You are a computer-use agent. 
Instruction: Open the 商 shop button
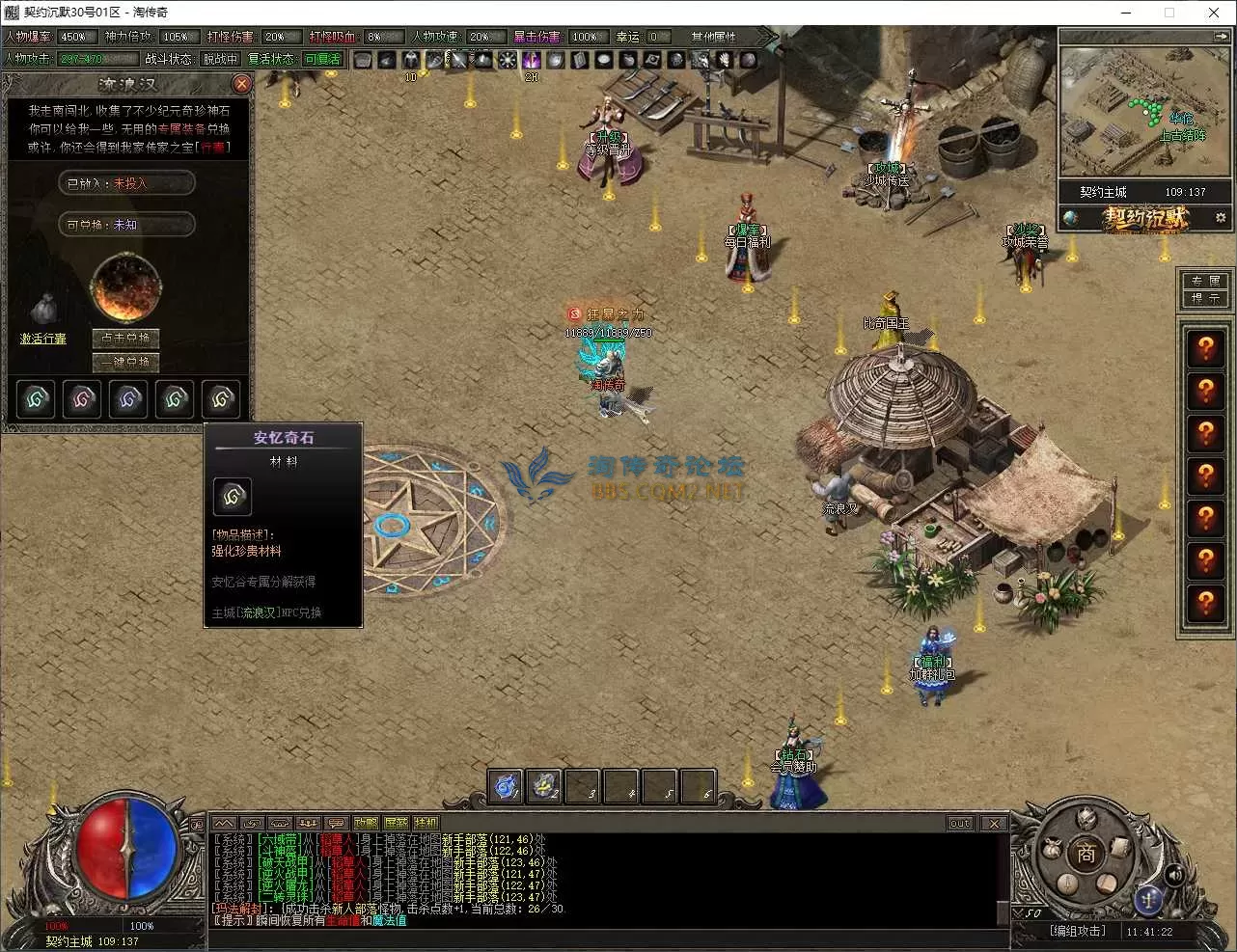[x=1086, y=855]
